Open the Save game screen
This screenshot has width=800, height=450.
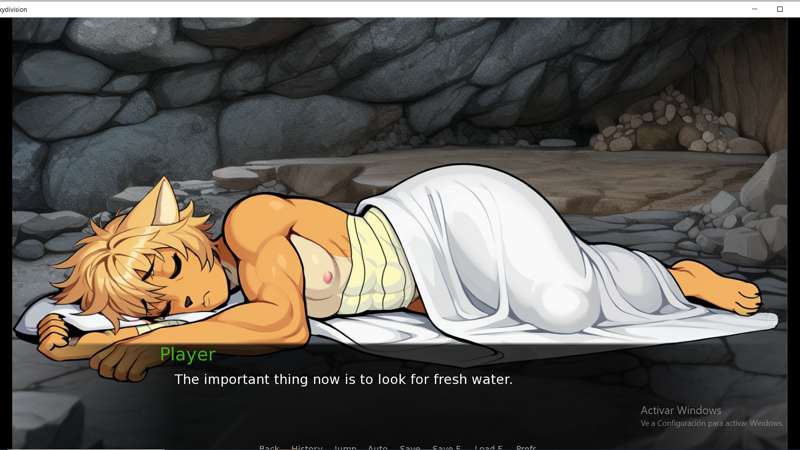(x=409, y=447)
